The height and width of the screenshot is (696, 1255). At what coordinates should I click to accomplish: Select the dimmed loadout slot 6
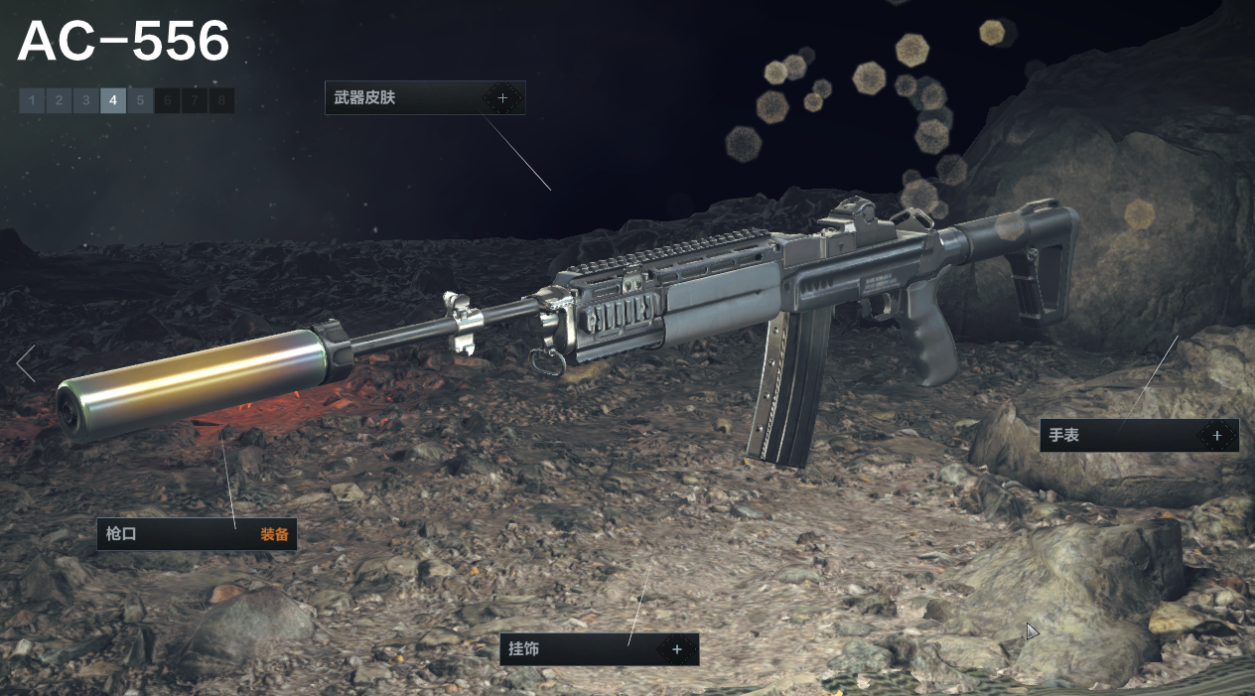(x=167, y=100)
